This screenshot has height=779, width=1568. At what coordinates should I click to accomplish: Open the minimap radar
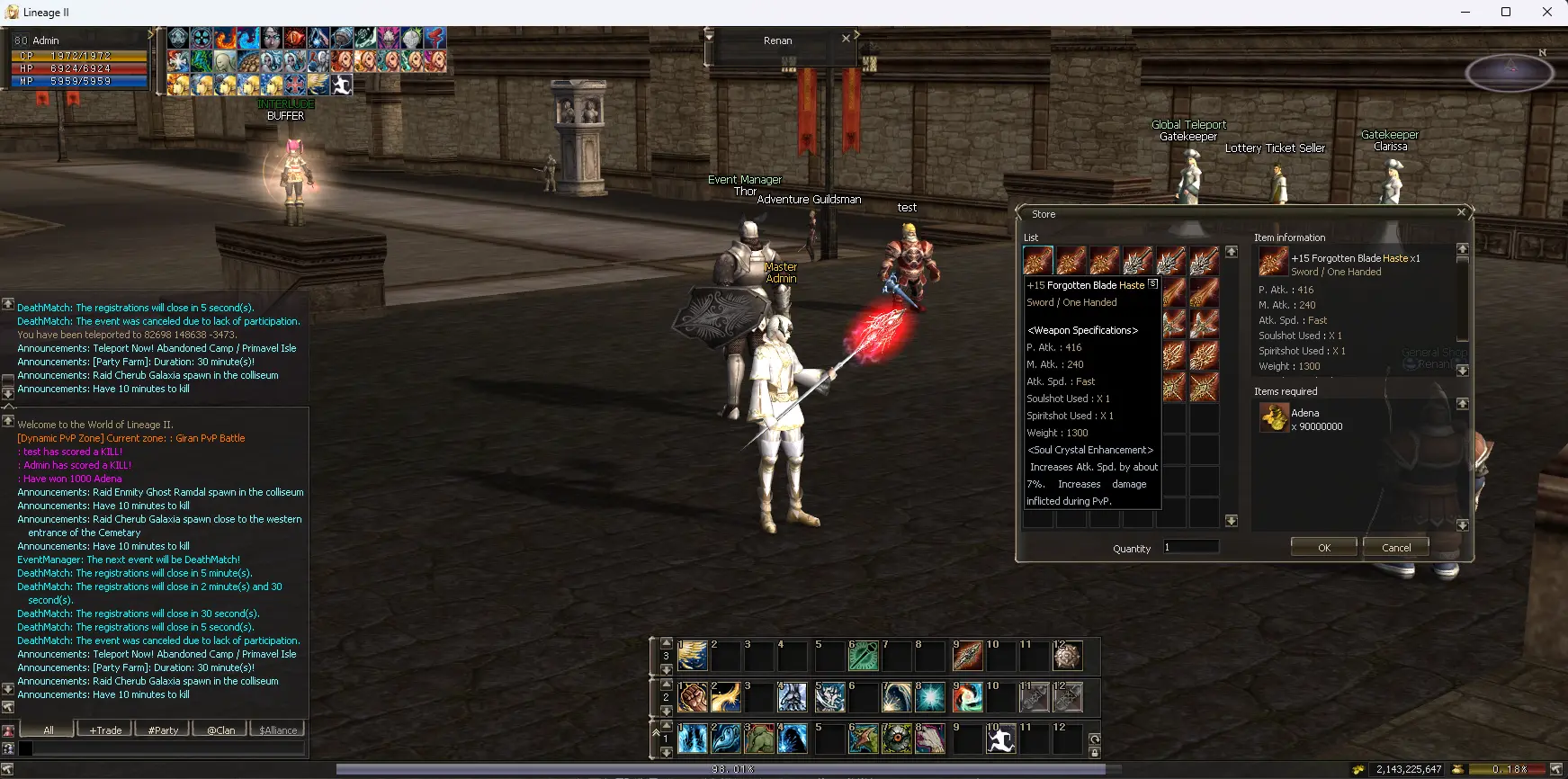click(x=1510, y=72)
